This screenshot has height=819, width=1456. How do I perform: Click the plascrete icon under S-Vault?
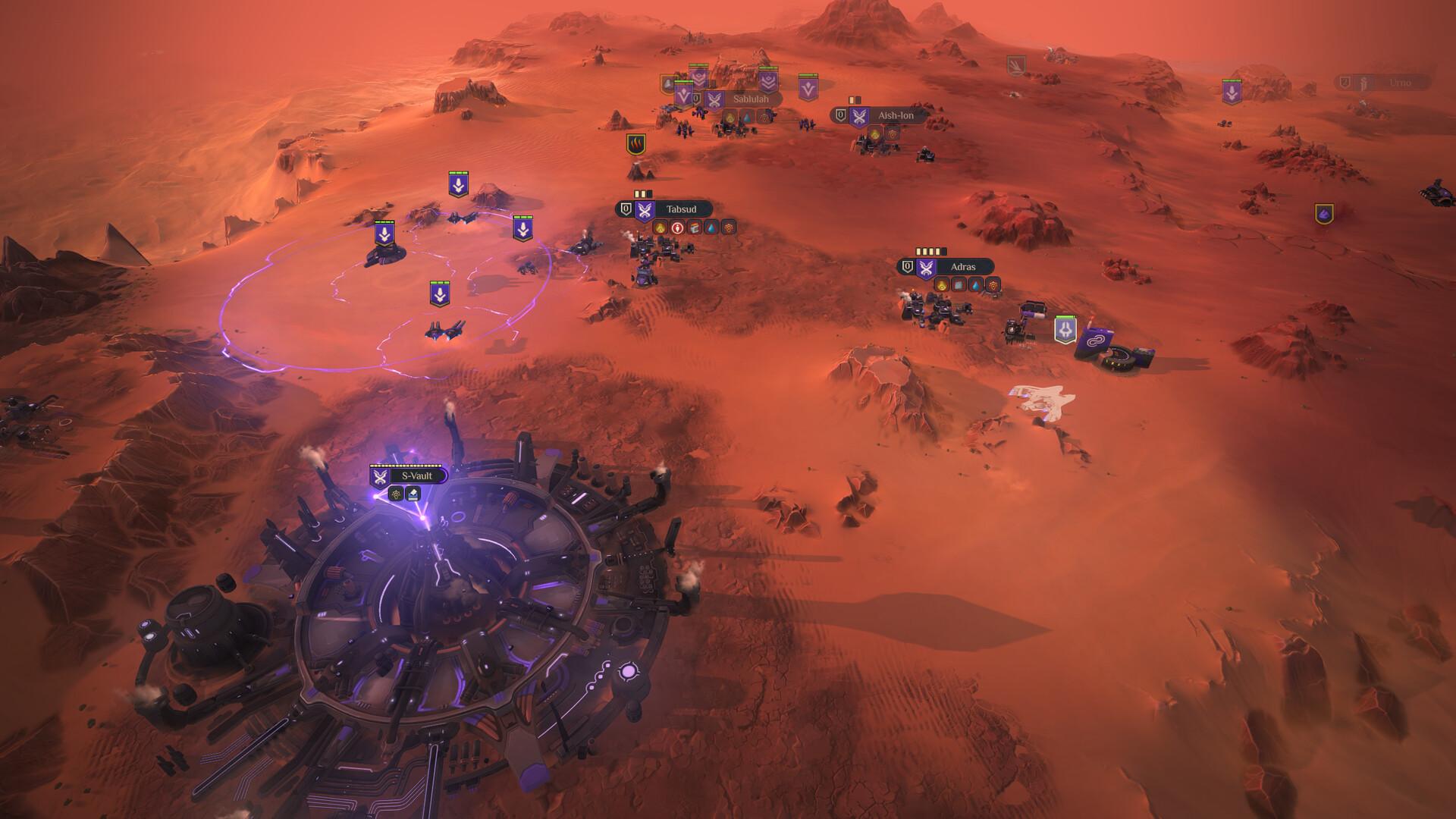413,494
